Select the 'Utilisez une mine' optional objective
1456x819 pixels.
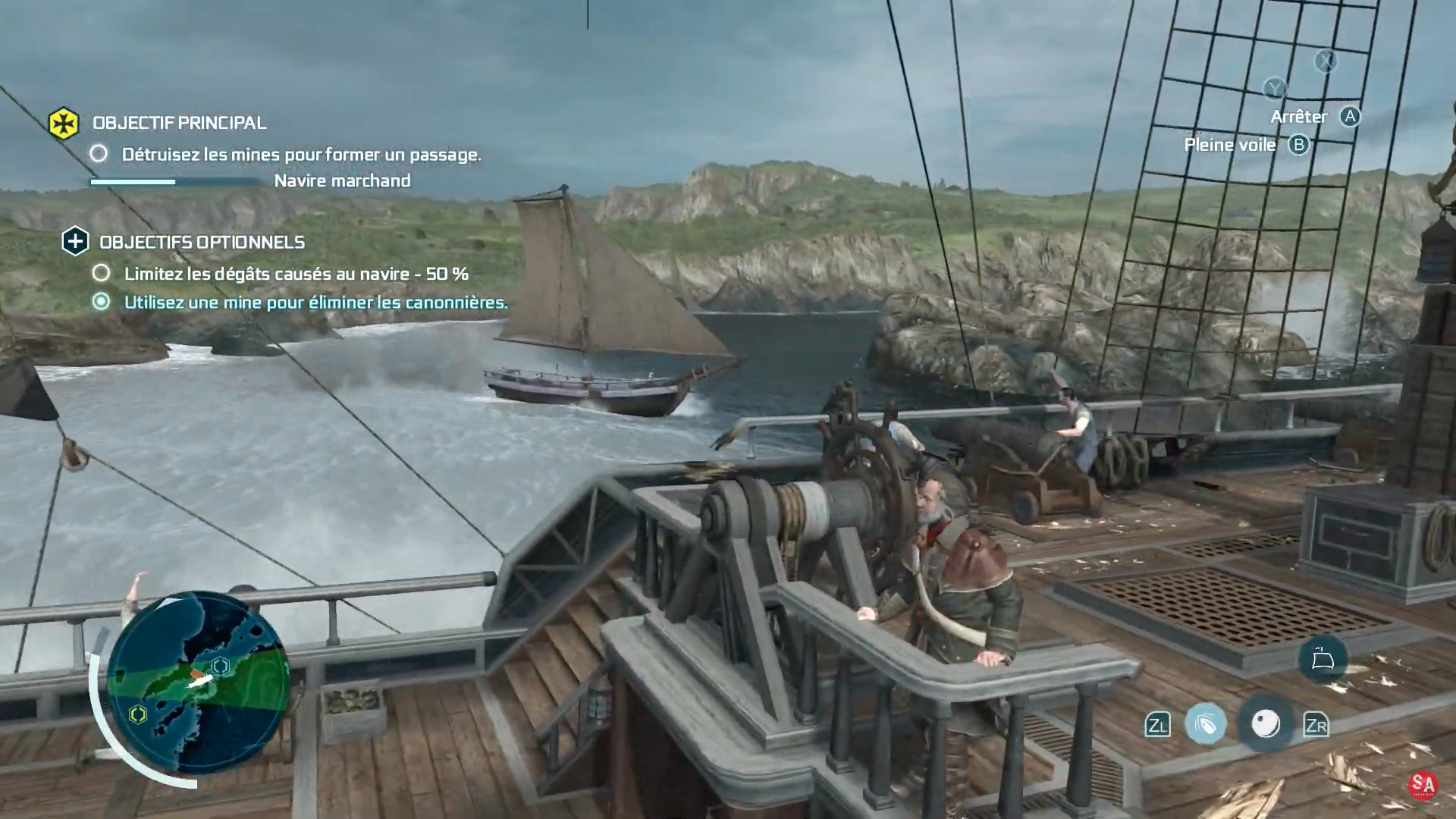click(315, 303)
